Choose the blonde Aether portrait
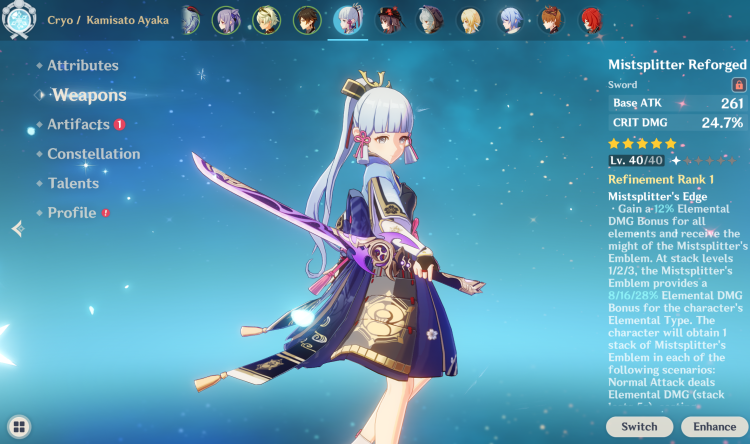This screenshot has width=750, height=444. click(x=469, y=19)
